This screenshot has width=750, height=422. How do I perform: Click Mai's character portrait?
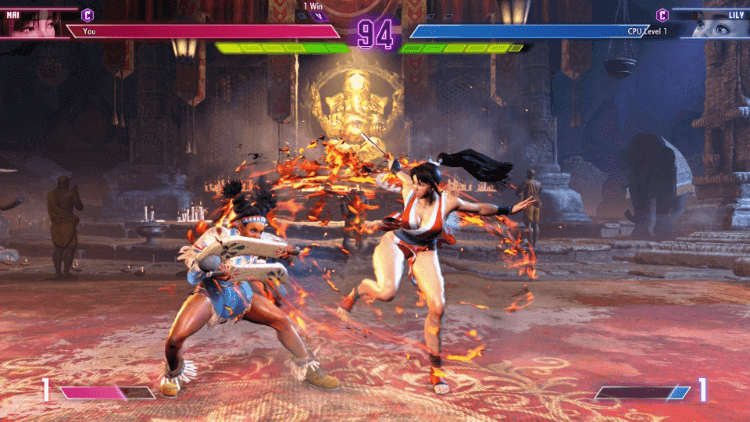click(32, 22)
